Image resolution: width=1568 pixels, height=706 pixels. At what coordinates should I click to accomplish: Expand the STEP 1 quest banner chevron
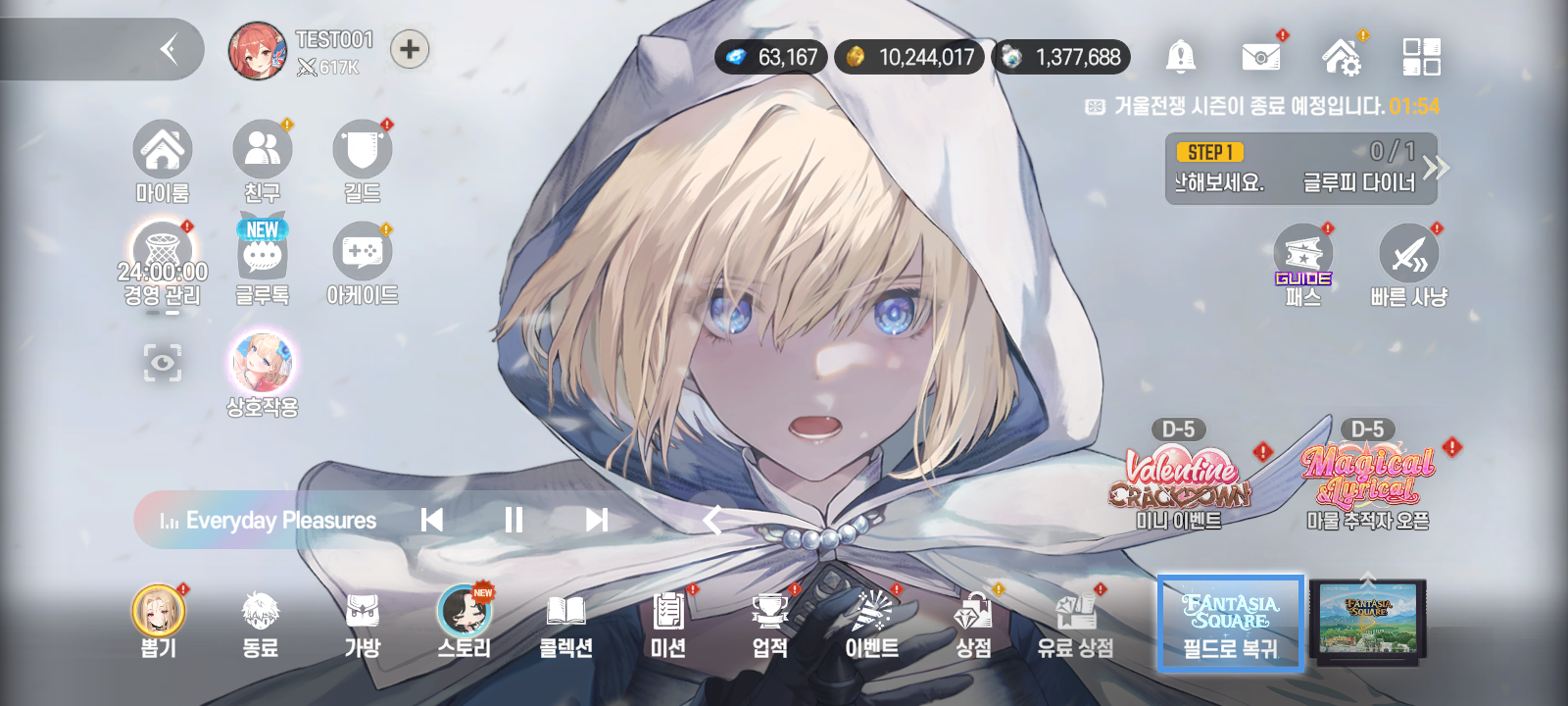pos(1437,167)
